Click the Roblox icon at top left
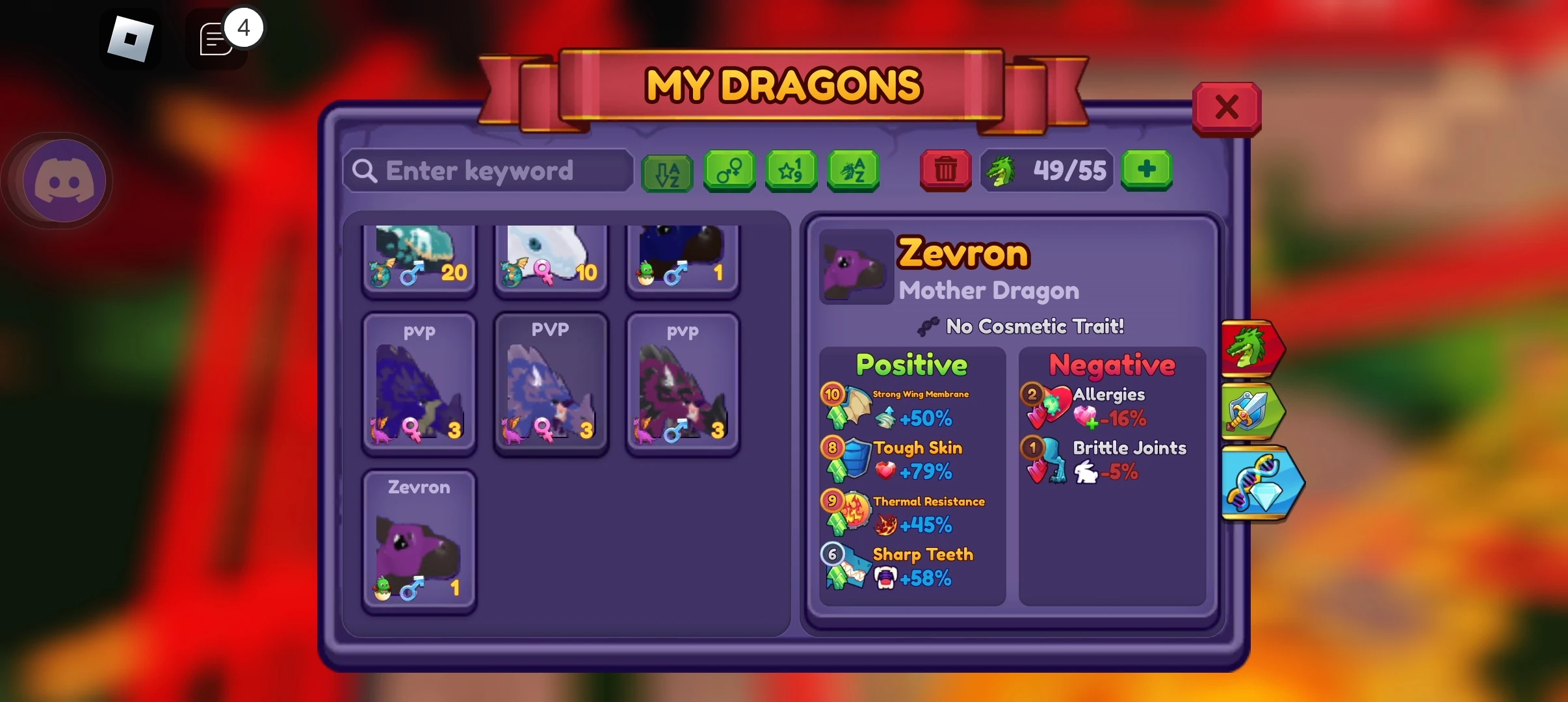1568x702 pixels. coord(132,38)
